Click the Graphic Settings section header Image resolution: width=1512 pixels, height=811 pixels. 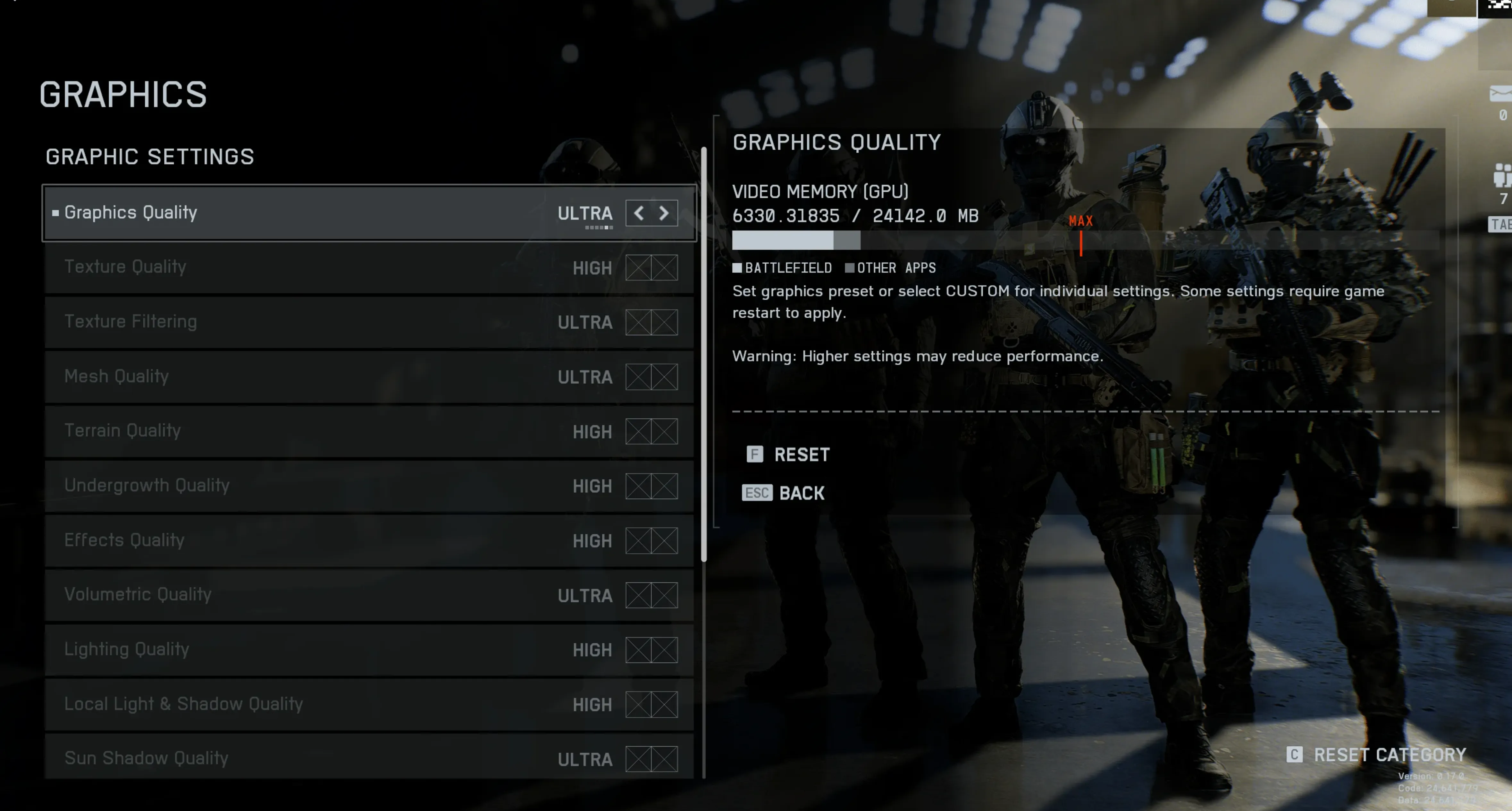point(150,157)
